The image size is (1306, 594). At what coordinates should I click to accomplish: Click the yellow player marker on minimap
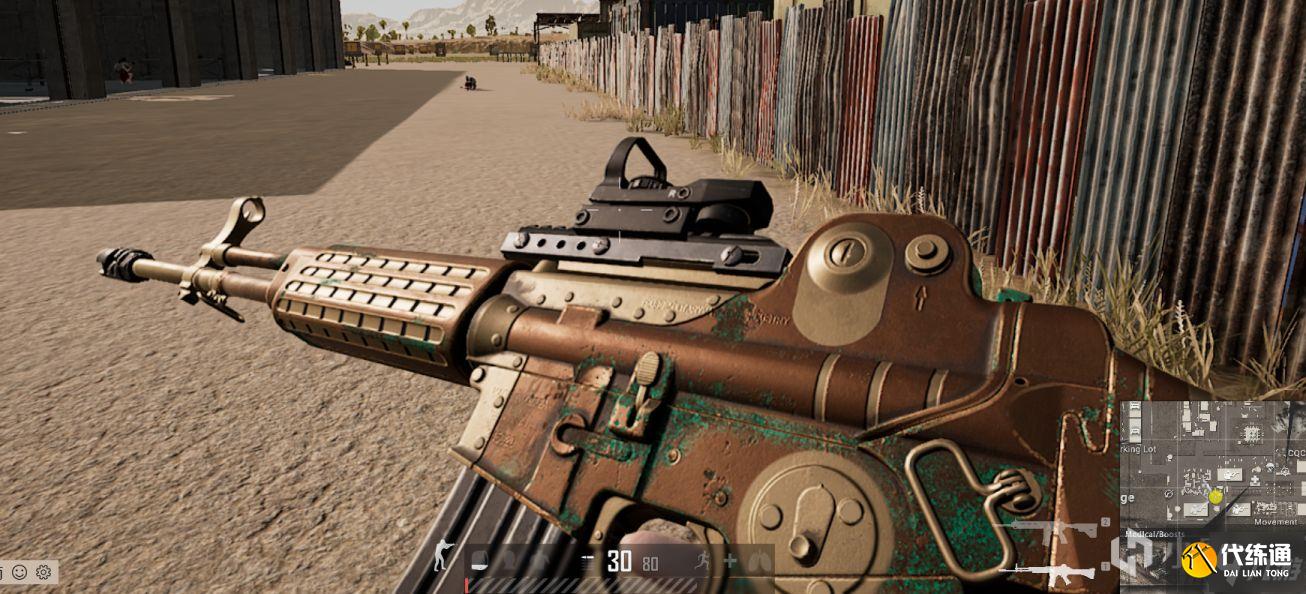tap(1216, 496)
